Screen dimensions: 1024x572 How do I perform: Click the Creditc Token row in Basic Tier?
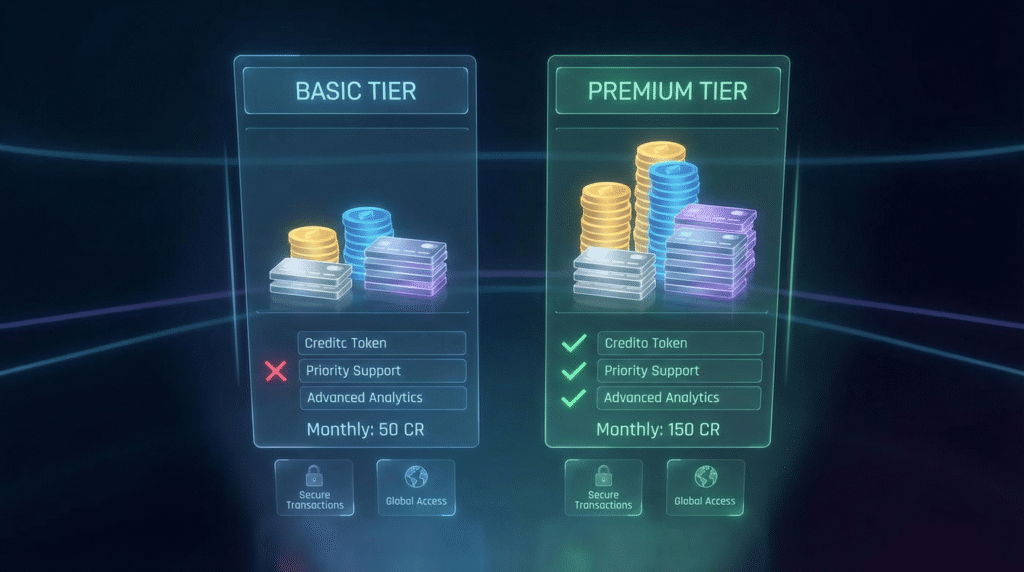[x=382, y=343]
